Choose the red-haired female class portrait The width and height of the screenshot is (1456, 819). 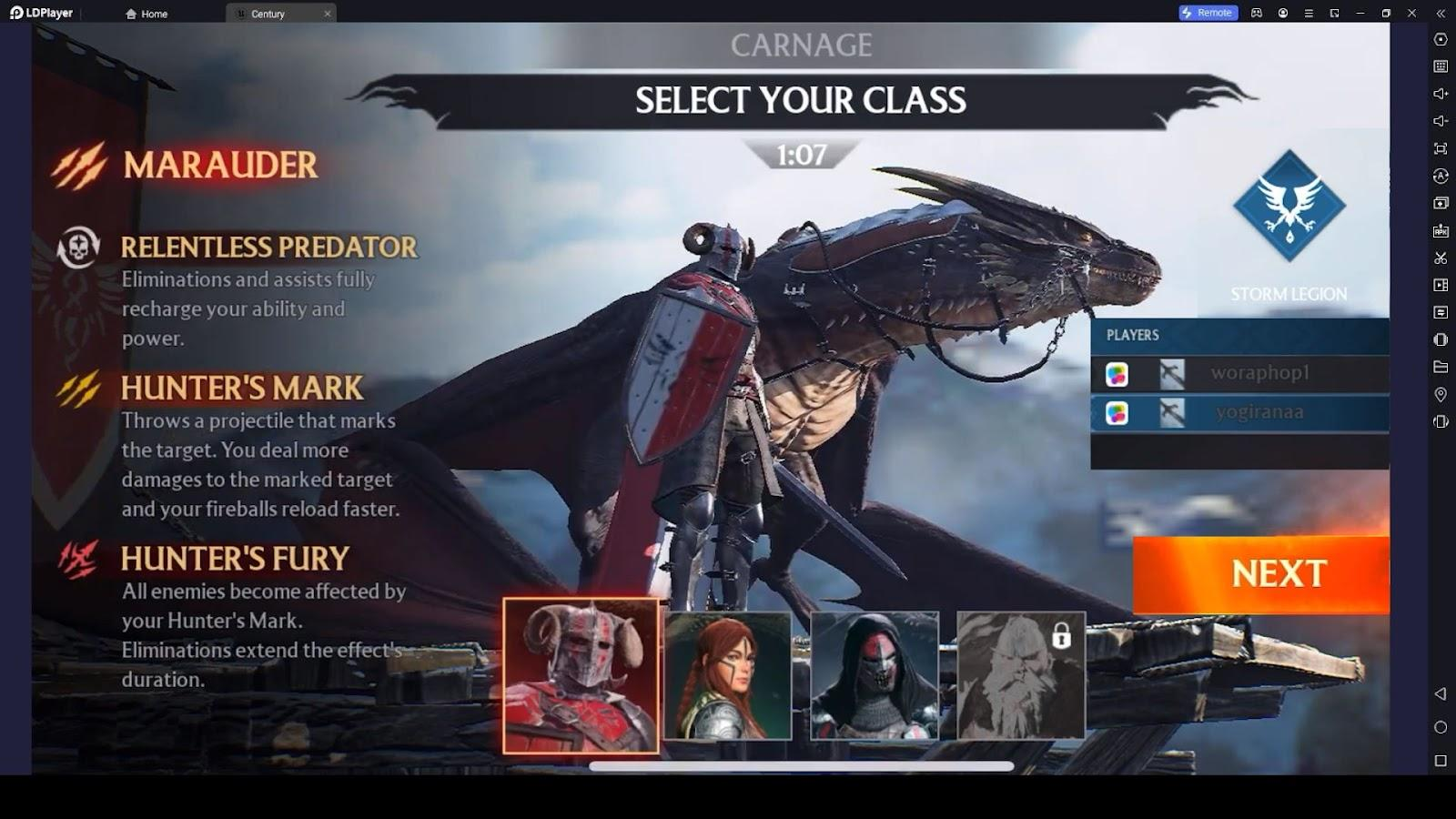[x=728, y=675]
